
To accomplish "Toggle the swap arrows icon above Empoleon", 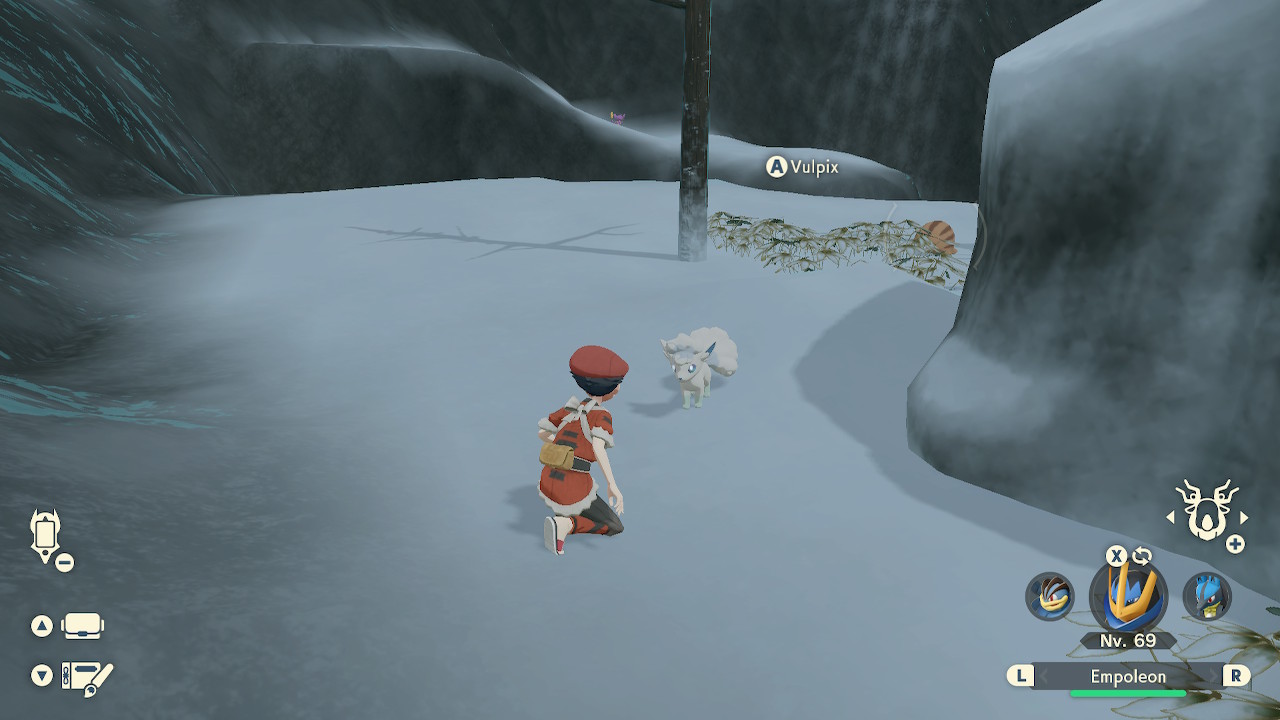I will (1142, 556).
